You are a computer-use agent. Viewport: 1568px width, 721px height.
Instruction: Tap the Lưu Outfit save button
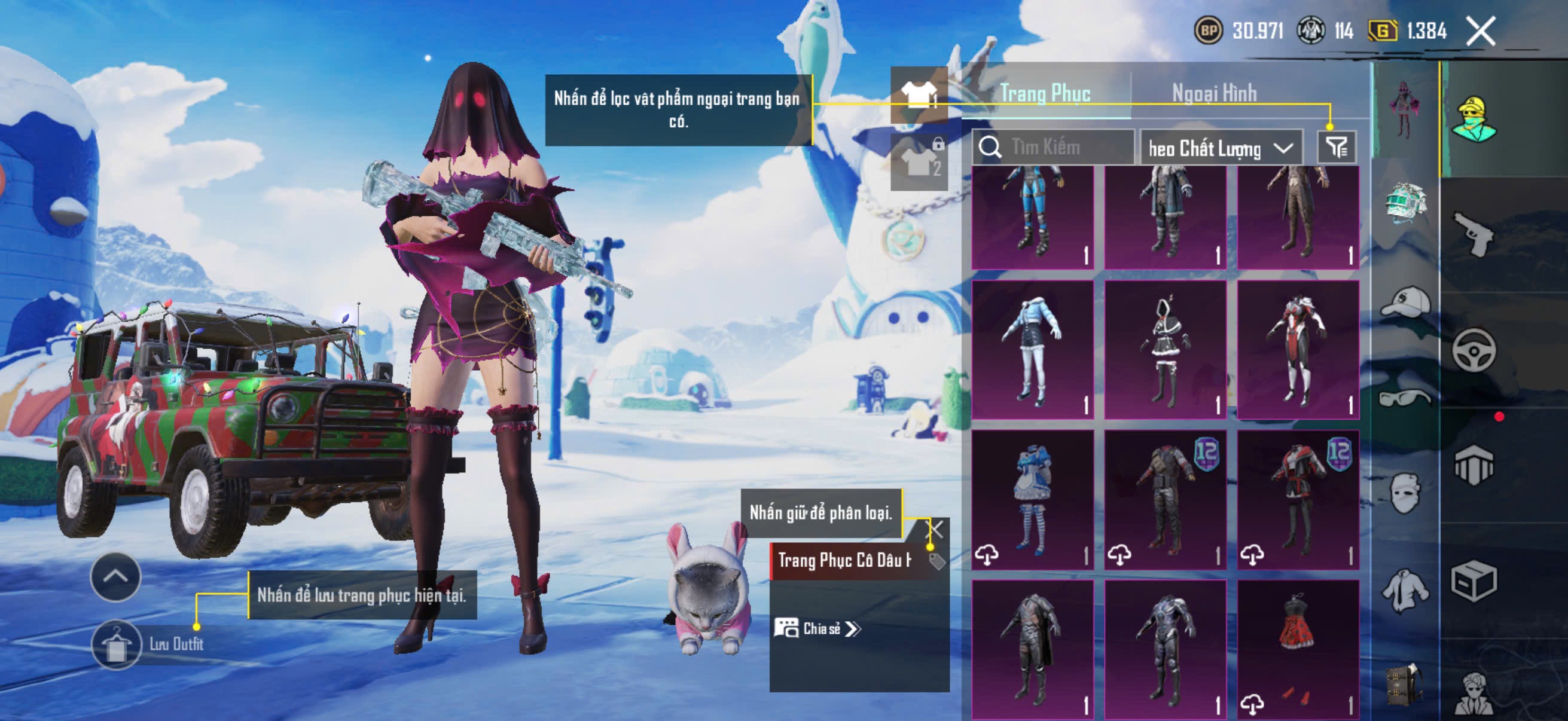click(x=116, y=645)
